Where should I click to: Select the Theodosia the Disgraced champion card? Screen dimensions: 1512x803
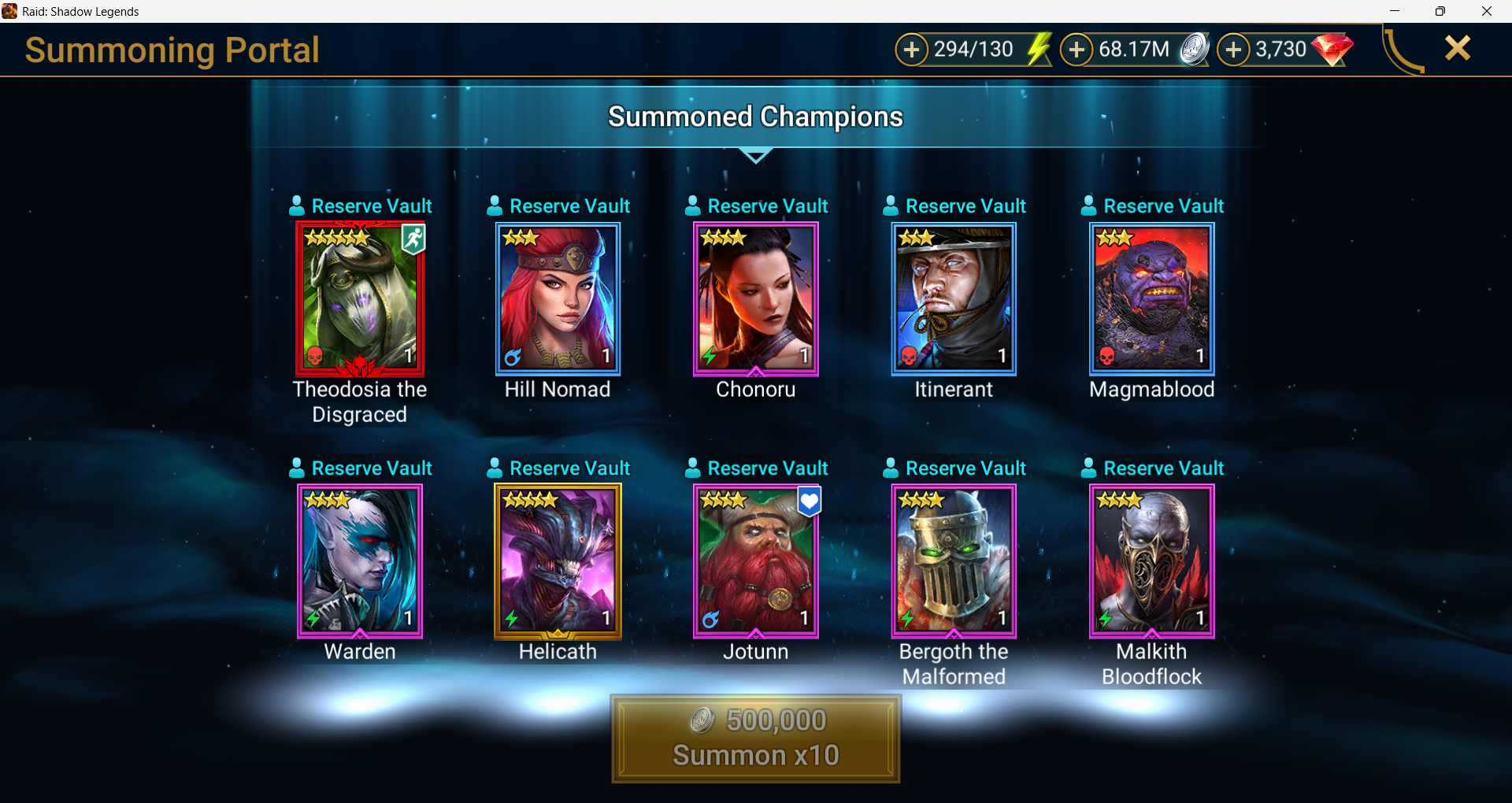(360, 298)
